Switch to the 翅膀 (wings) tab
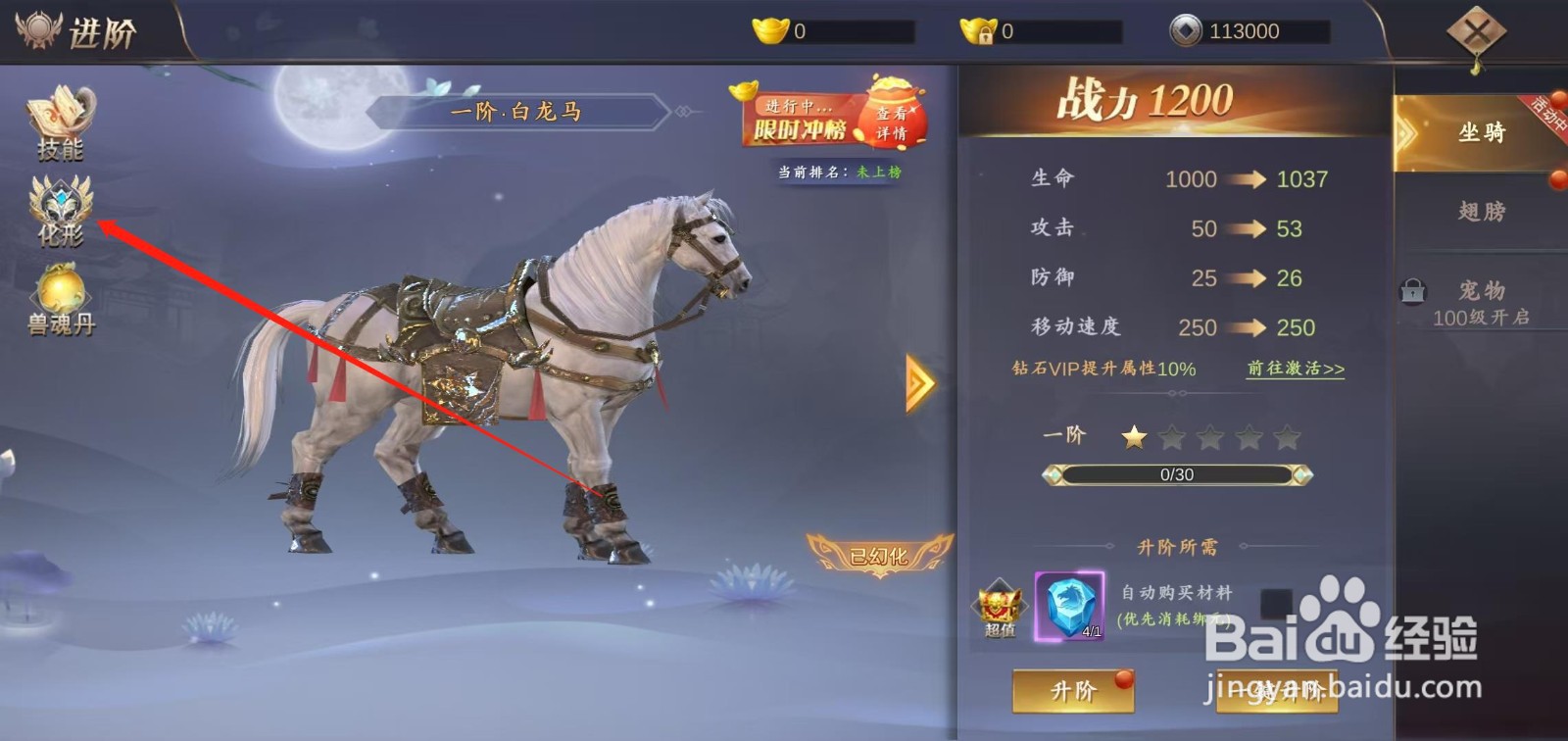Image resolution: width=1568 pixels, height=741 pixels. 1482,212
